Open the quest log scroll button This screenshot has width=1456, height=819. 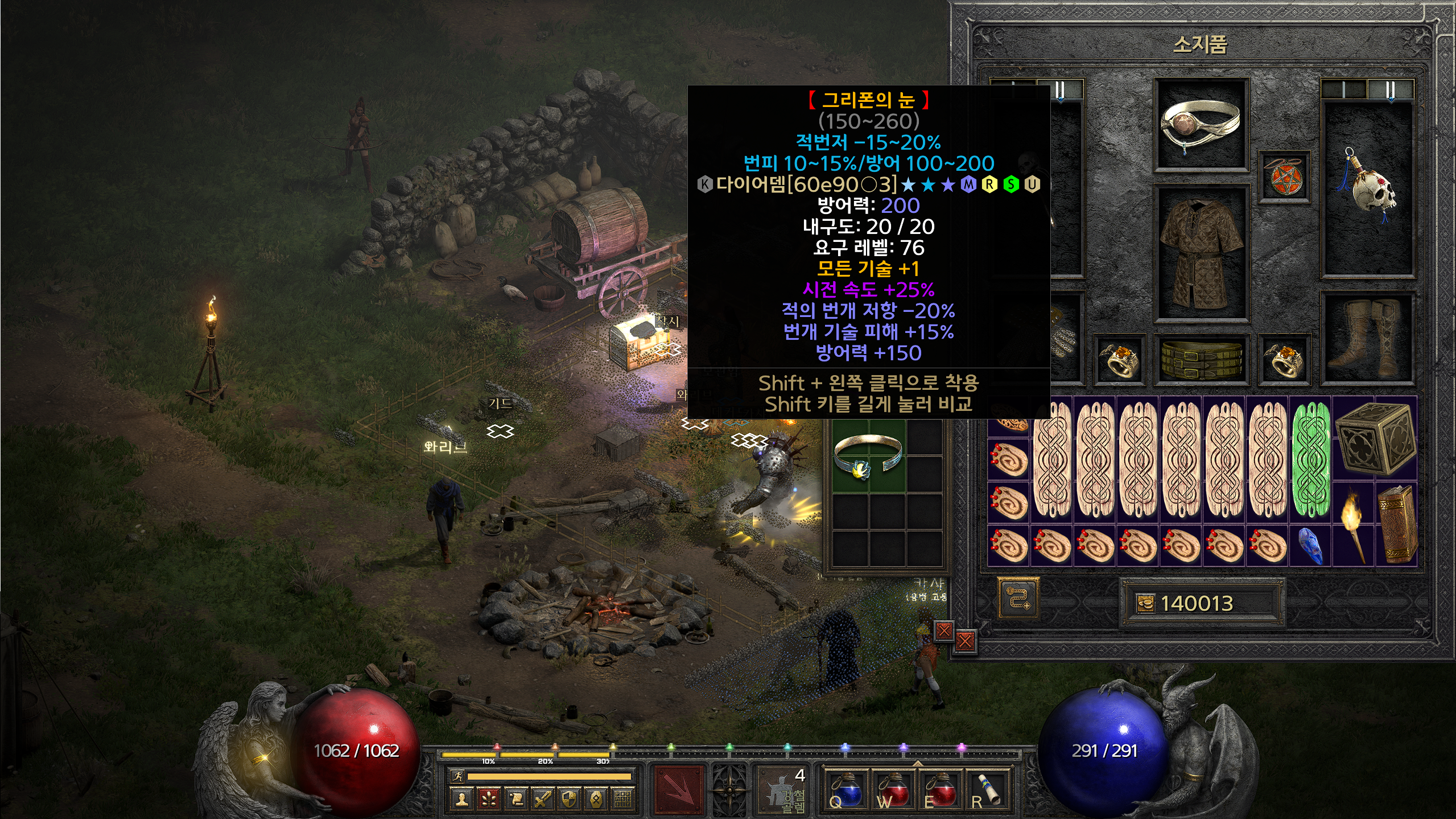coord(516,800)
